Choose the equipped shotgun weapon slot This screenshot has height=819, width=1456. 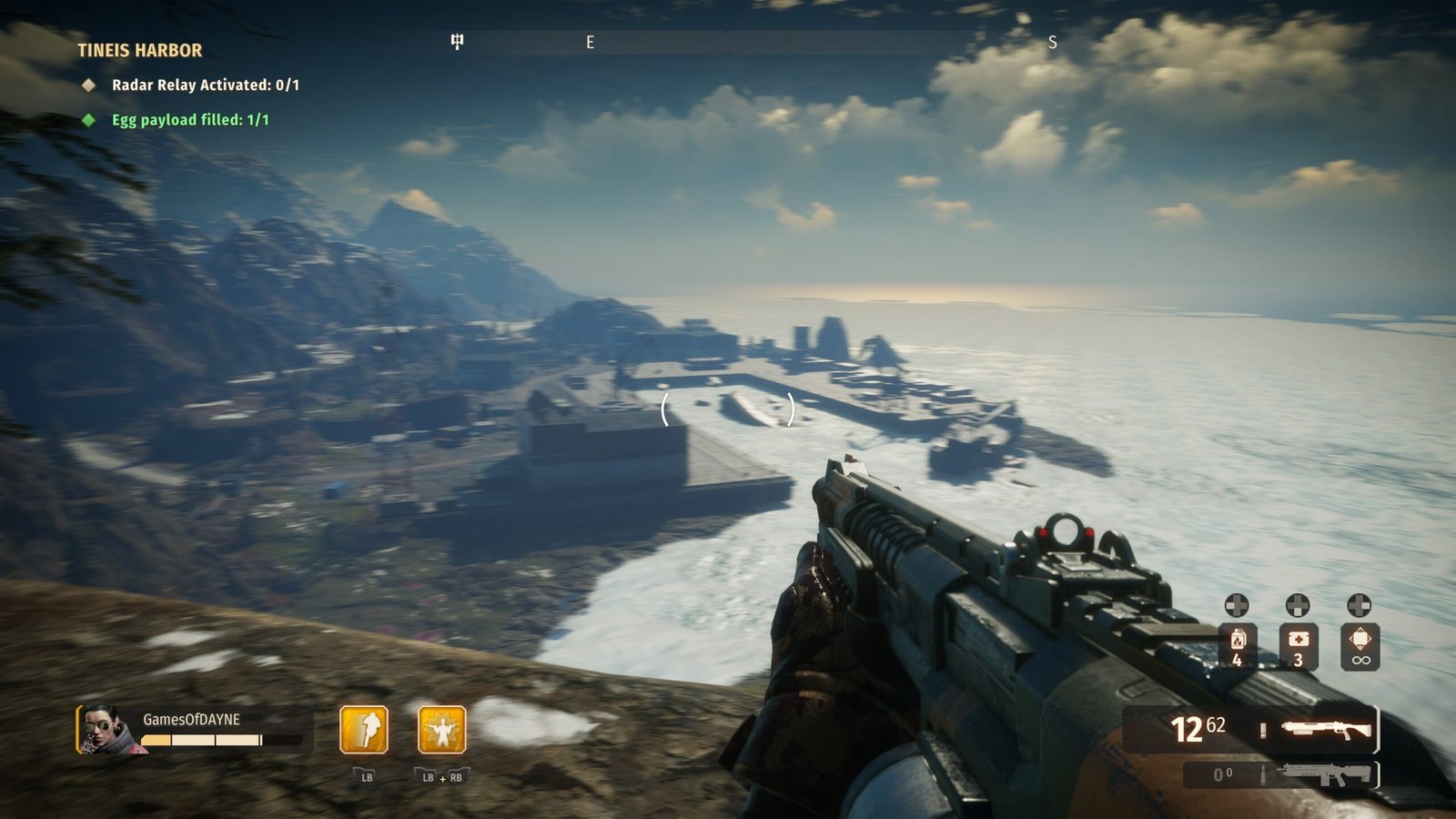coord(1325,729)
